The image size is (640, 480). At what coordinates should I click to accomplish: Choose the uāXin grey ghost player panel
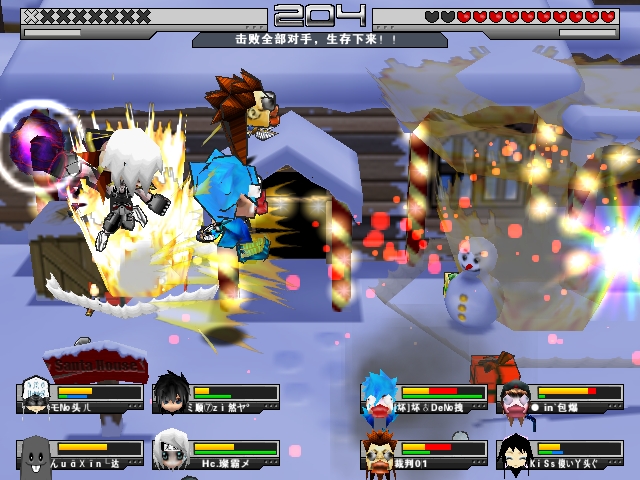(82, 454)
